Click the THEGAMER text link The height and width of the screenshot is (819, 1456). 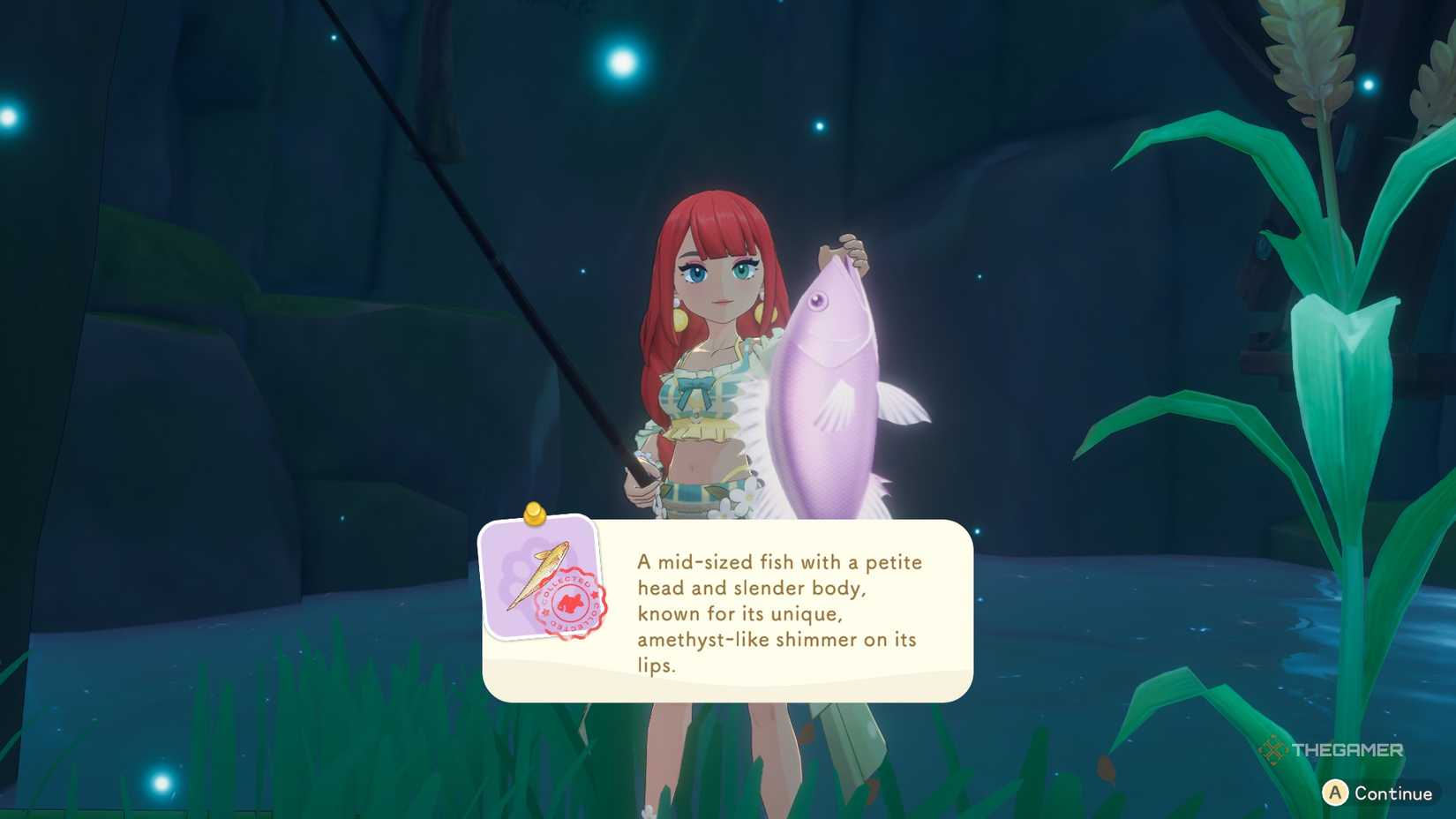[1347, 749]
